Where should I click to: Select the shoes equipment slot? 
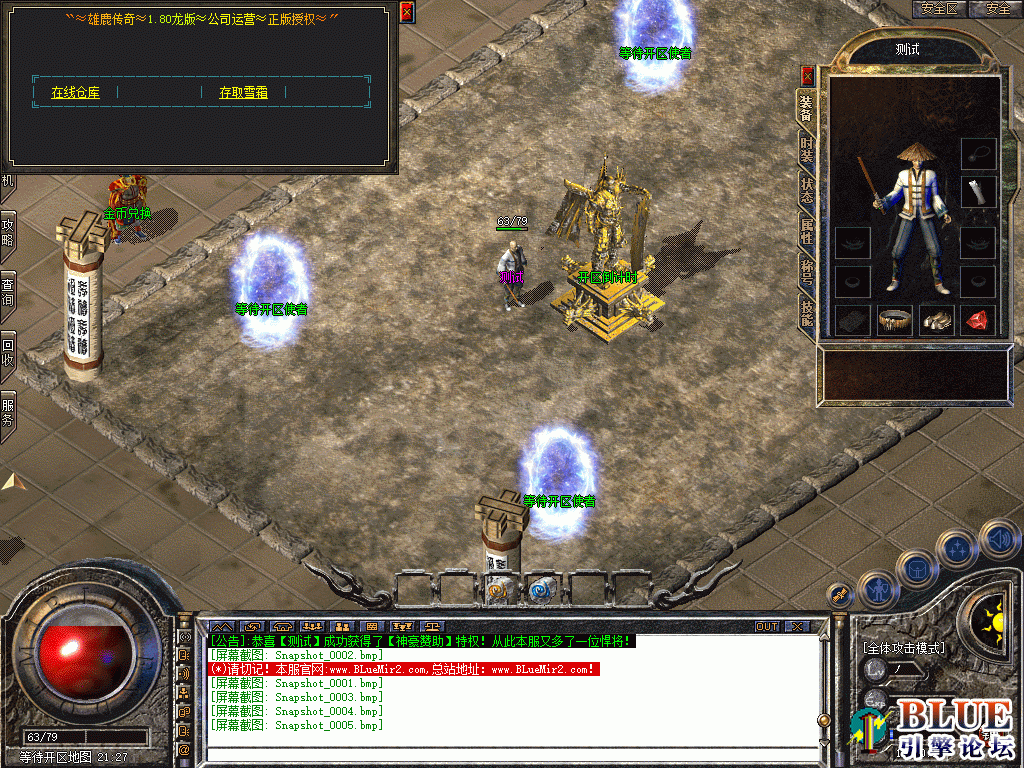(936, 320)
